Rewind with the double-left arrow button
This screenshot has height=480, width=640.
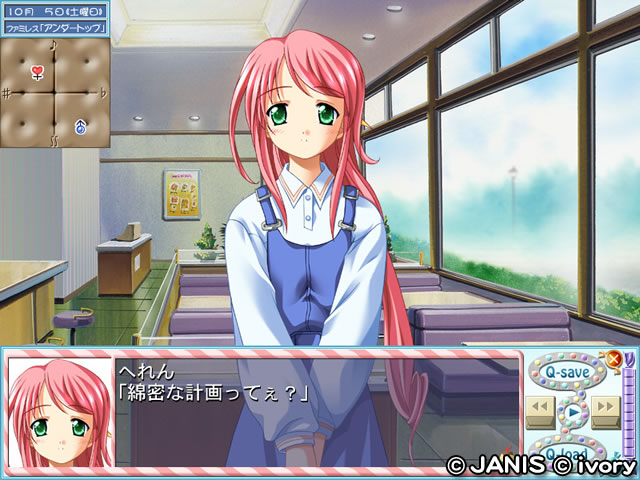point(540,407)
